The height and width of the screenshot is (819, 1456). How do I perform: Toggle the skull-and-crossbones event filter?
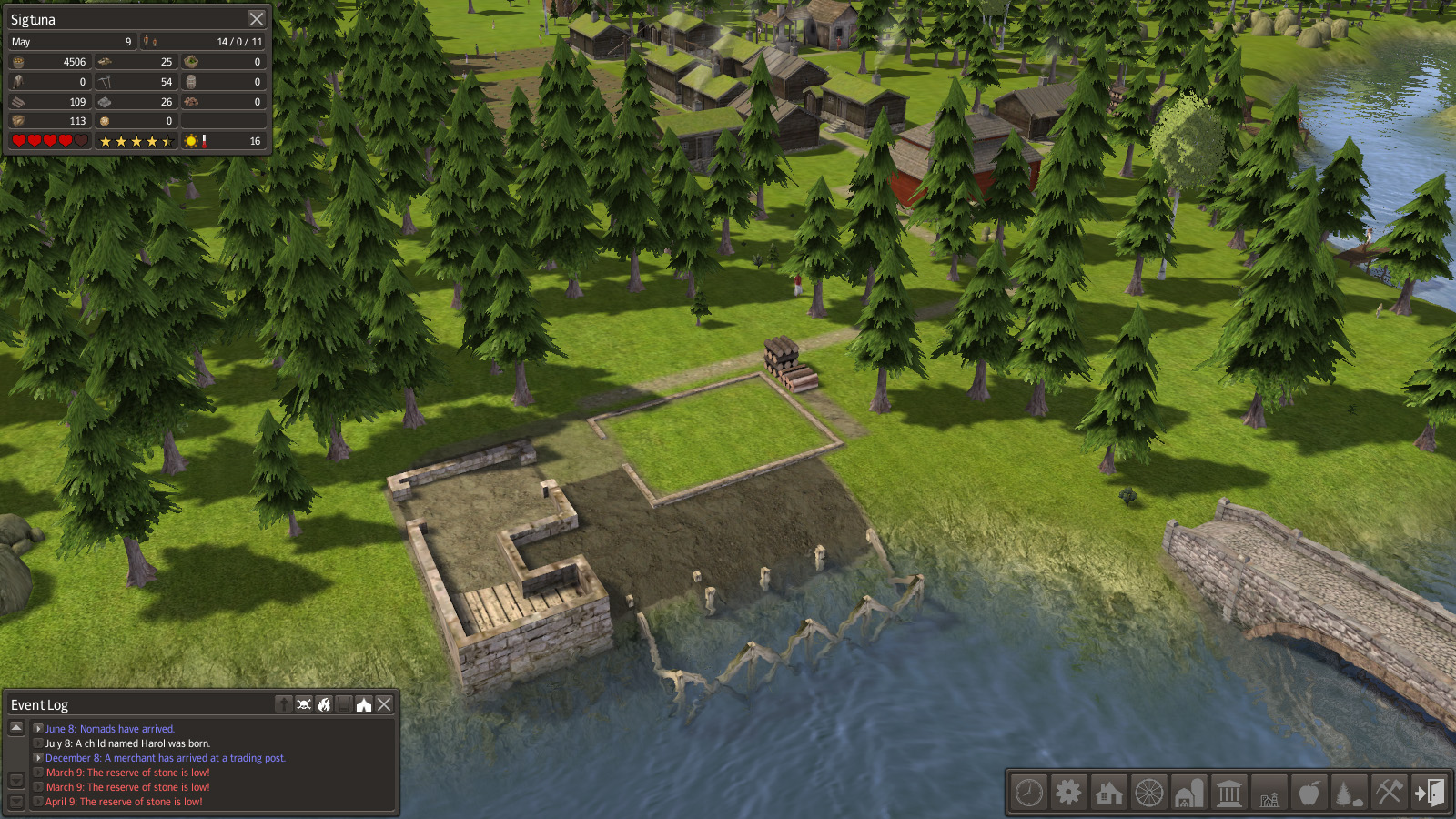click(304, 704)
